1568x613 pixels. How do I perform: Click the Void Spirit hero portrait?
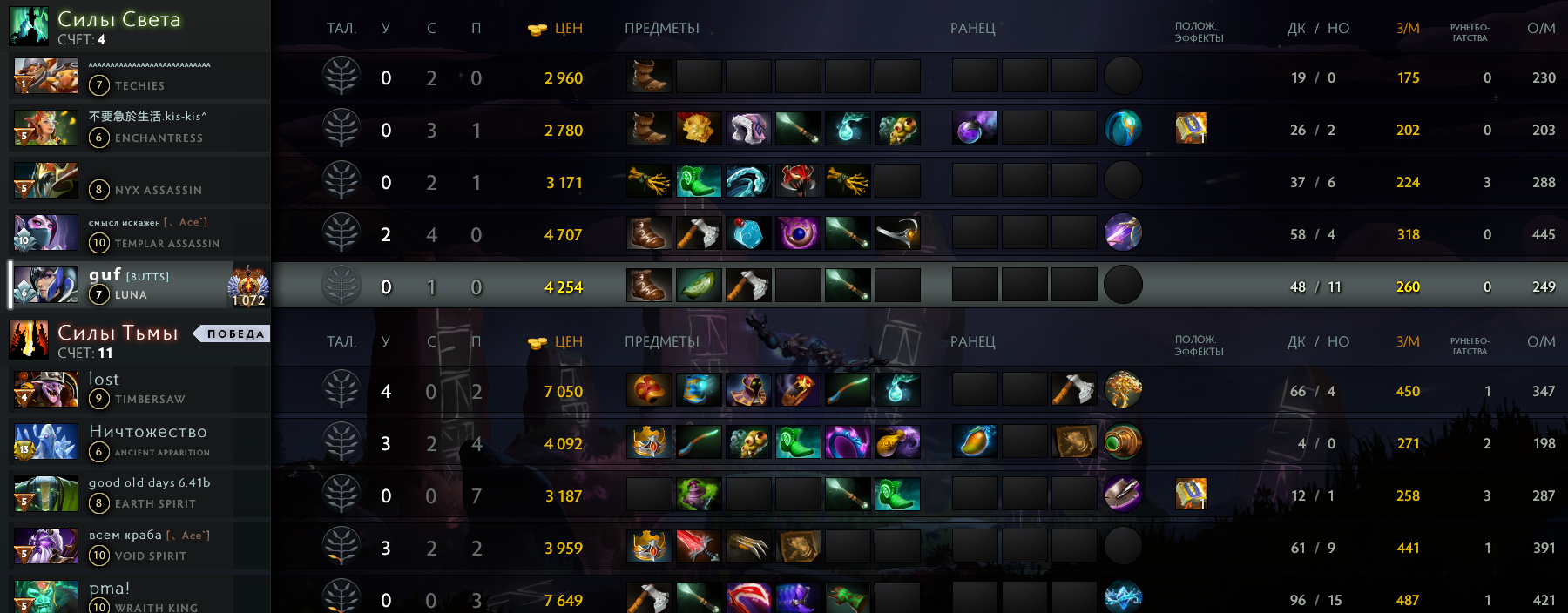pos(45,547)
